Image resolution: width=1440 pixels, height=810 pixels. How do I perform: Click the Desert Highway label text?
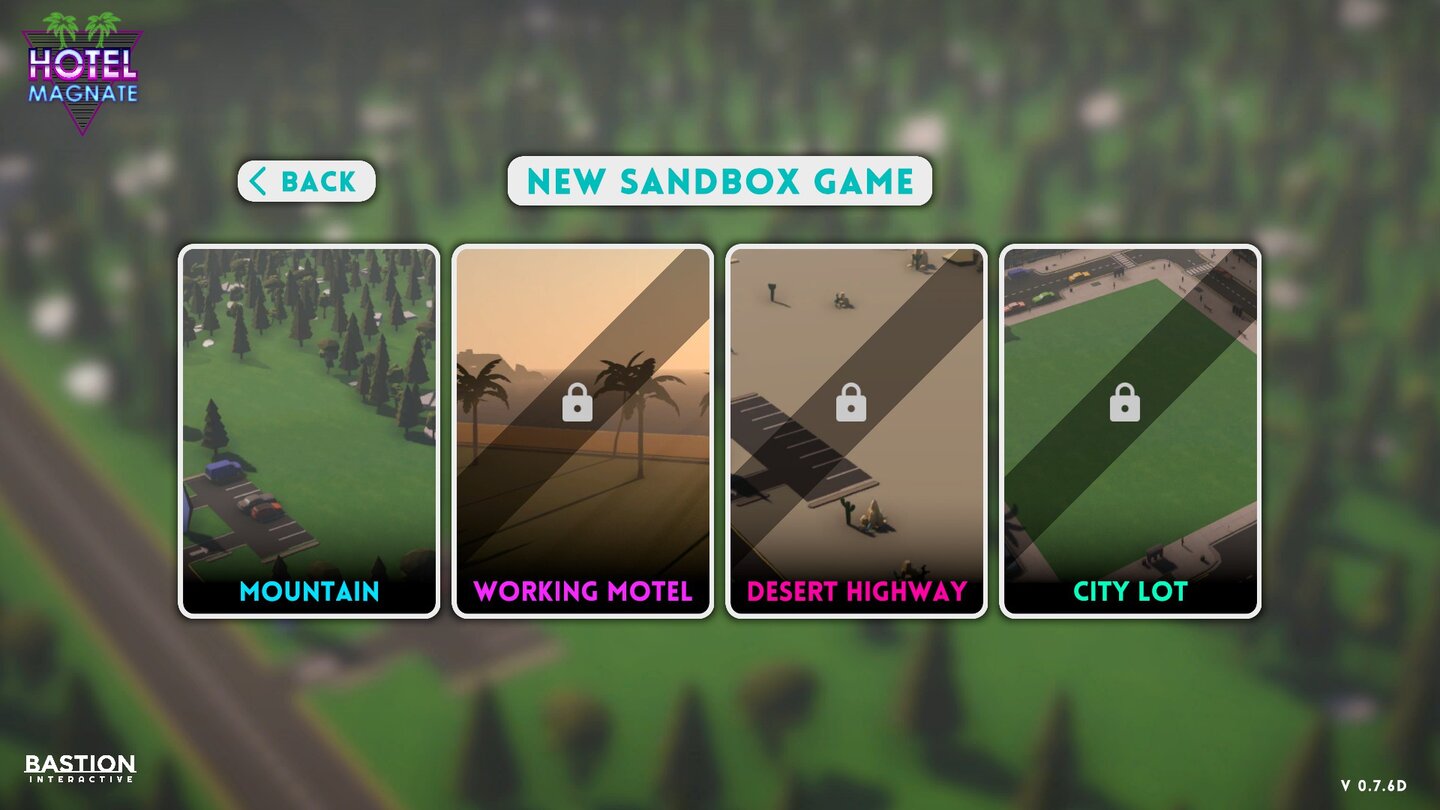coord(855,592)
